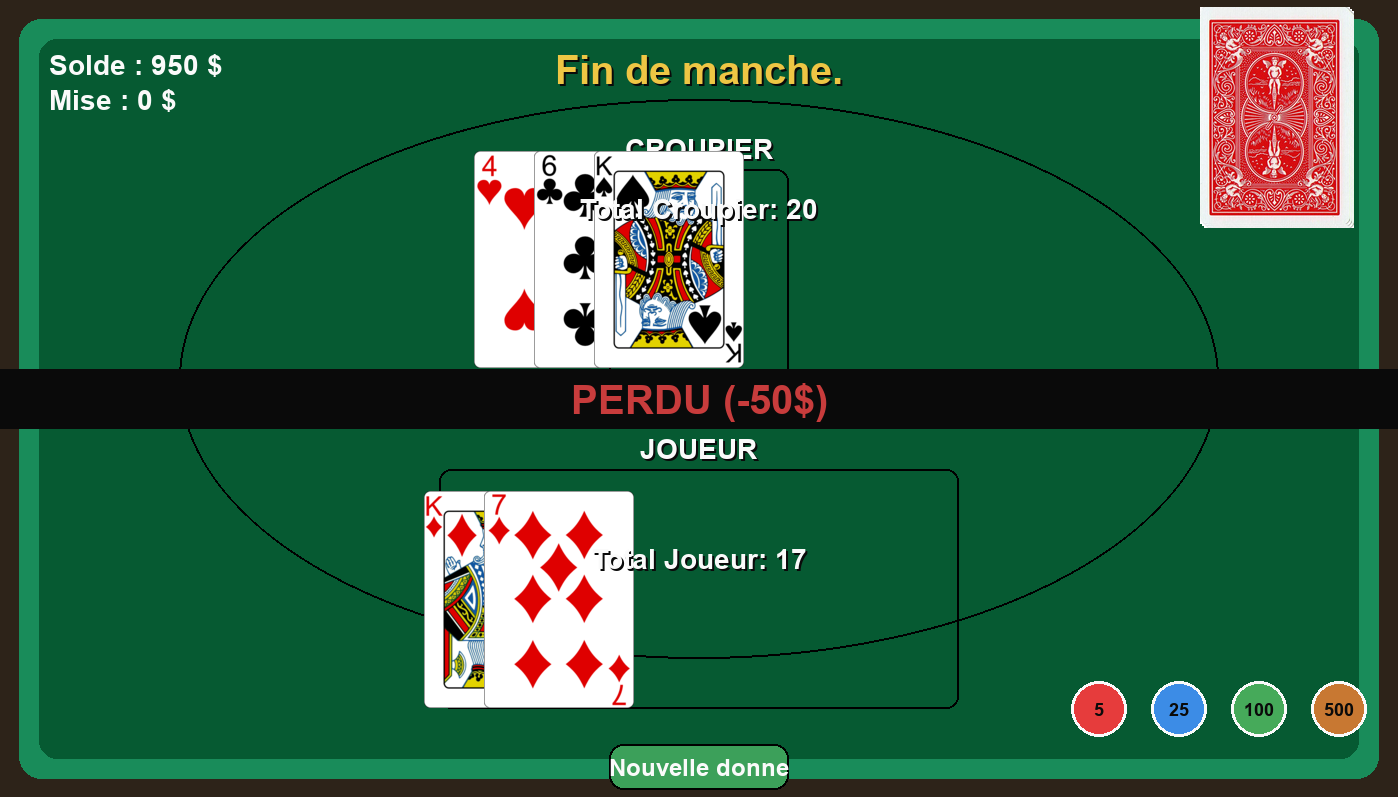Viewport: 1398px width, 797px height.
Task: Click the CROUPIER label
Action: (x=699, y=148)
